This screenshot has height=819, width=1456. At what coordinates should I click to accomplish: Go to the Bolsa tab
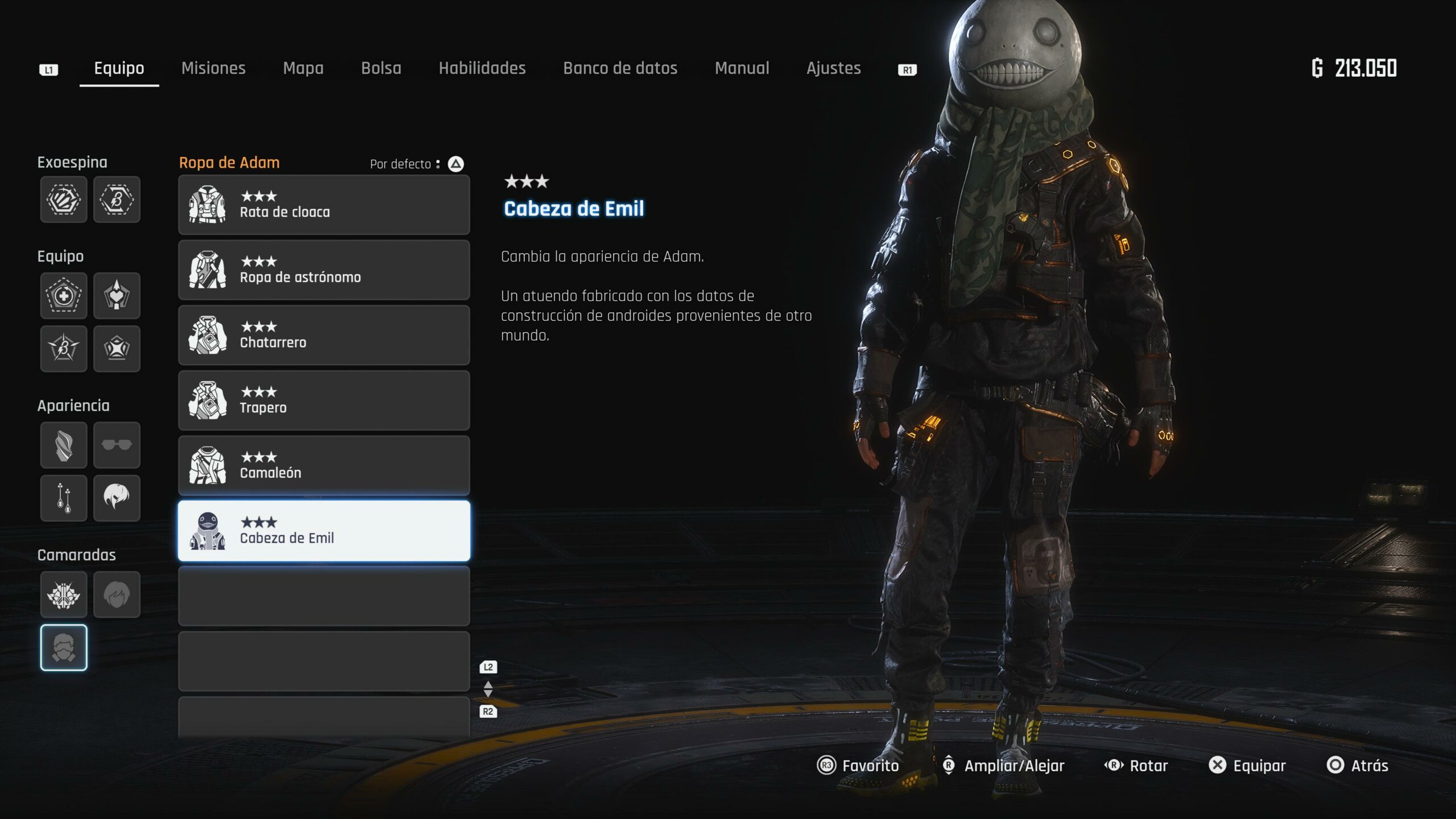click(x=381, y=68)
